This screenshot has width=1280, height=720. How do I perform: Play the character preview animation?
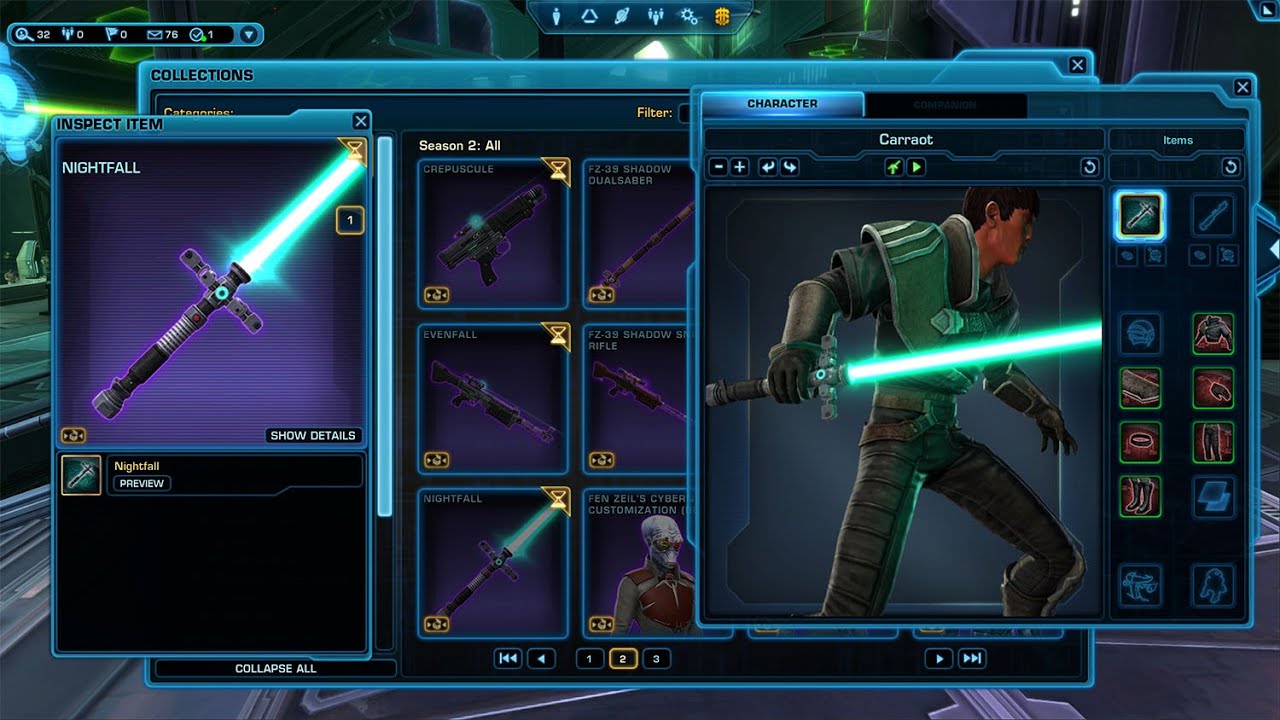(x=916, y=167)
